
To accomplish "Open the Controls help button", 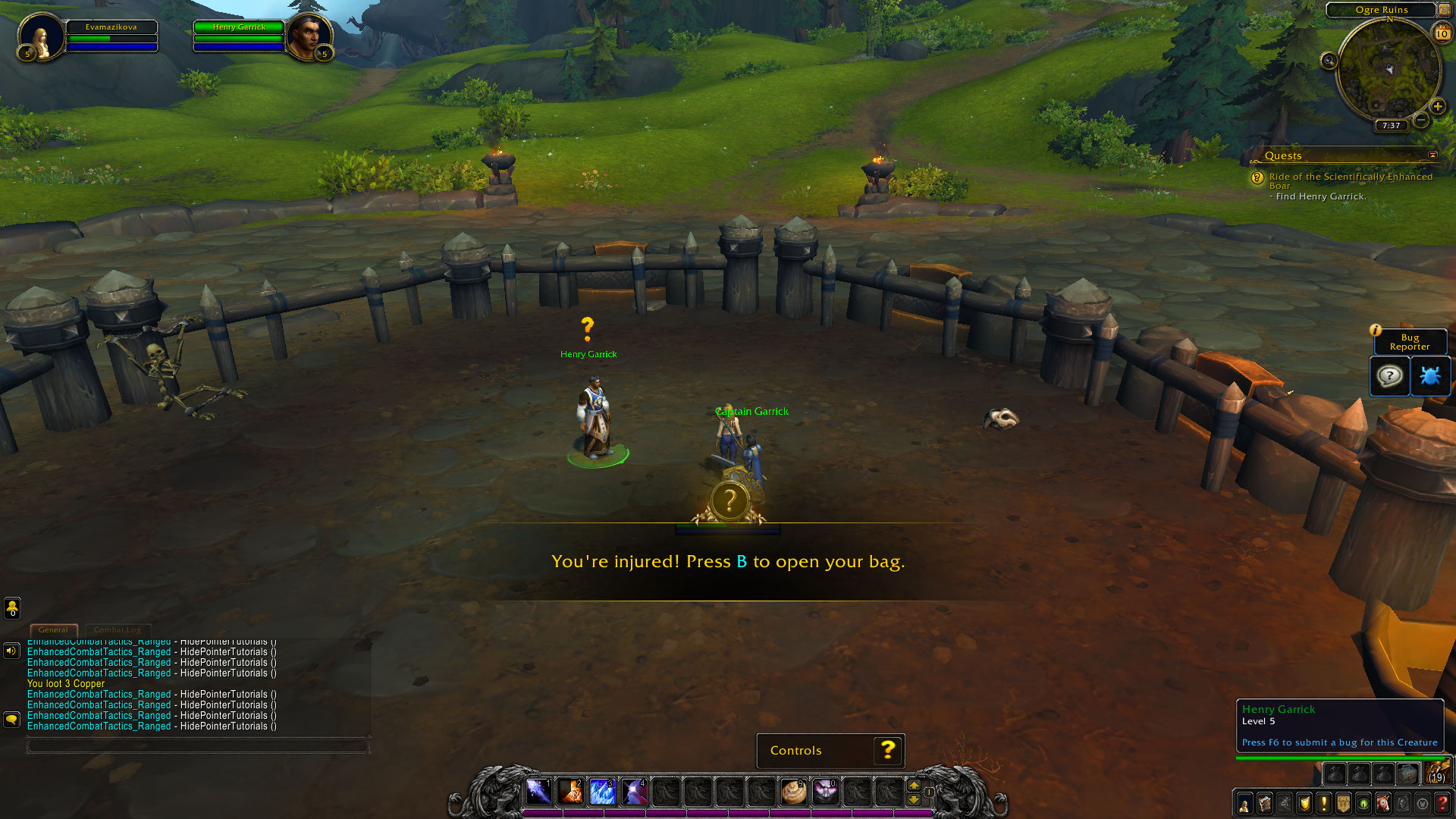I will (x=888, y=751).
